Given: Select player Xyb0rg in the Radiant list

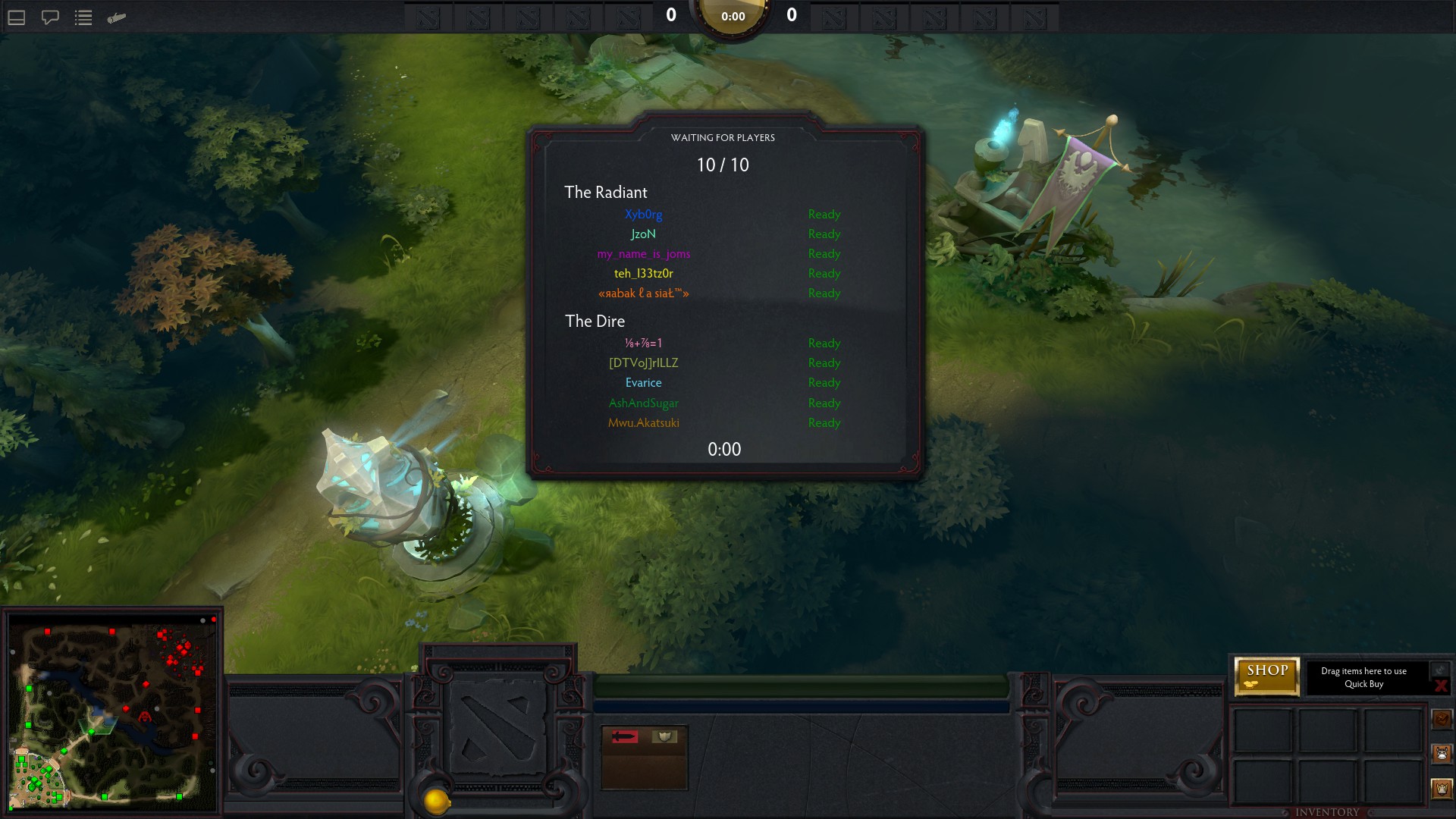Looking at the screenshot, I should coord(643,215).
